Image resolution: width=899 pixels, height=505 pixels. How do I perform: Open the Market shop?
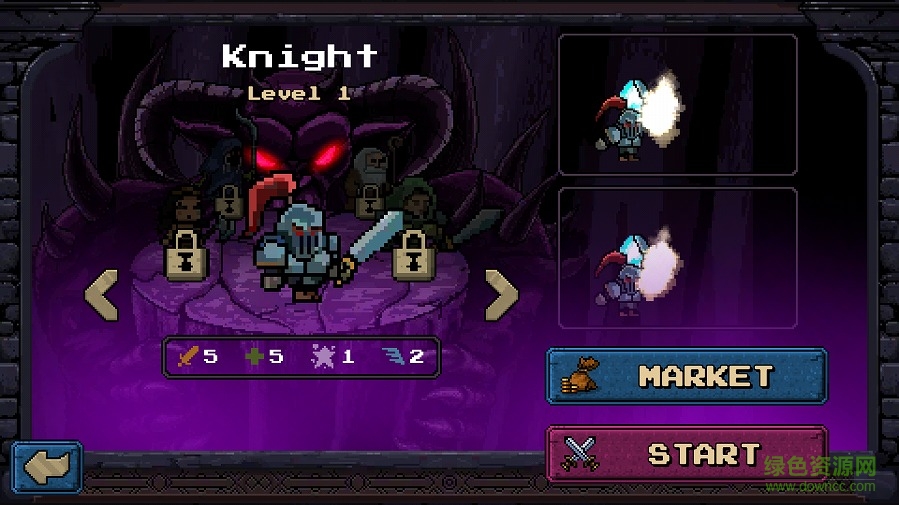[686, 376]
